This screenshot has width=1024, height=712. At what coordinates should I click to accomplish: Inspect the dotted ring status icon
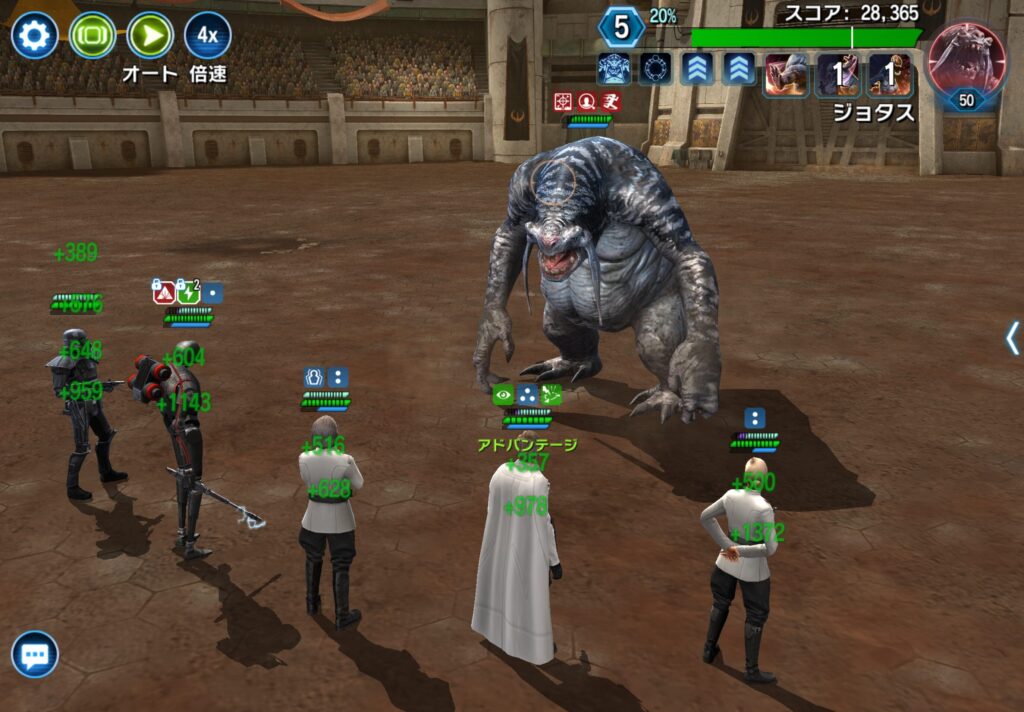tap(656, 70)
